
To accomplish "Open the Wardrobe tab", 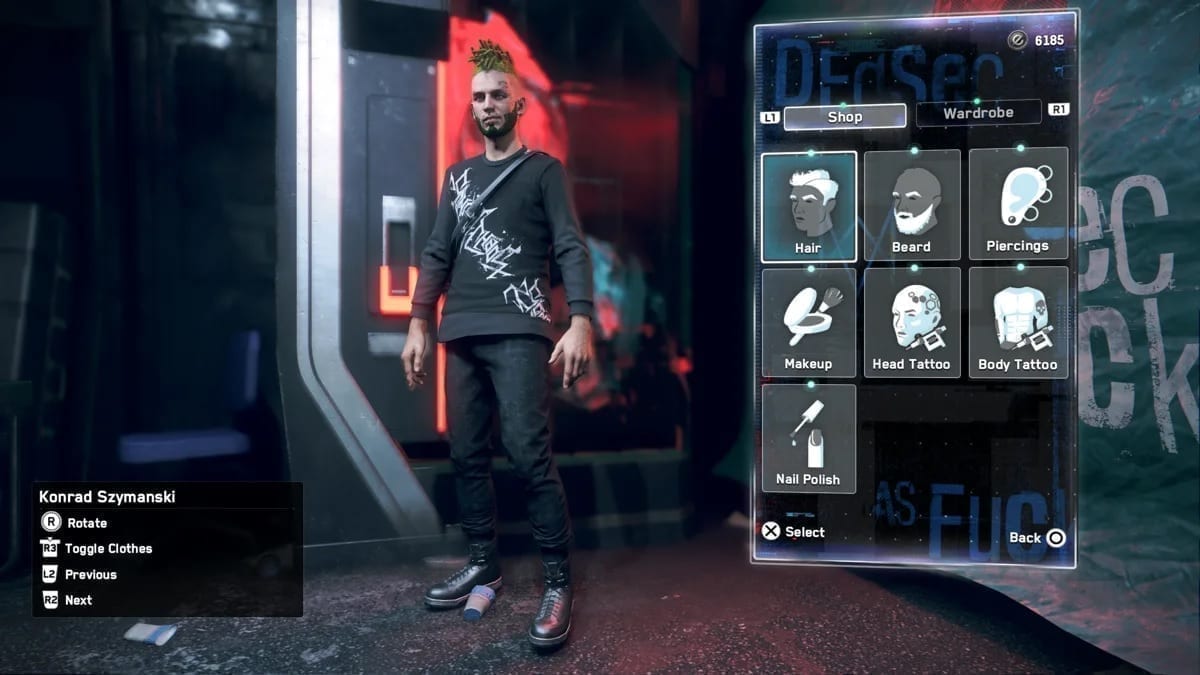I will click(x=978, y=113).
